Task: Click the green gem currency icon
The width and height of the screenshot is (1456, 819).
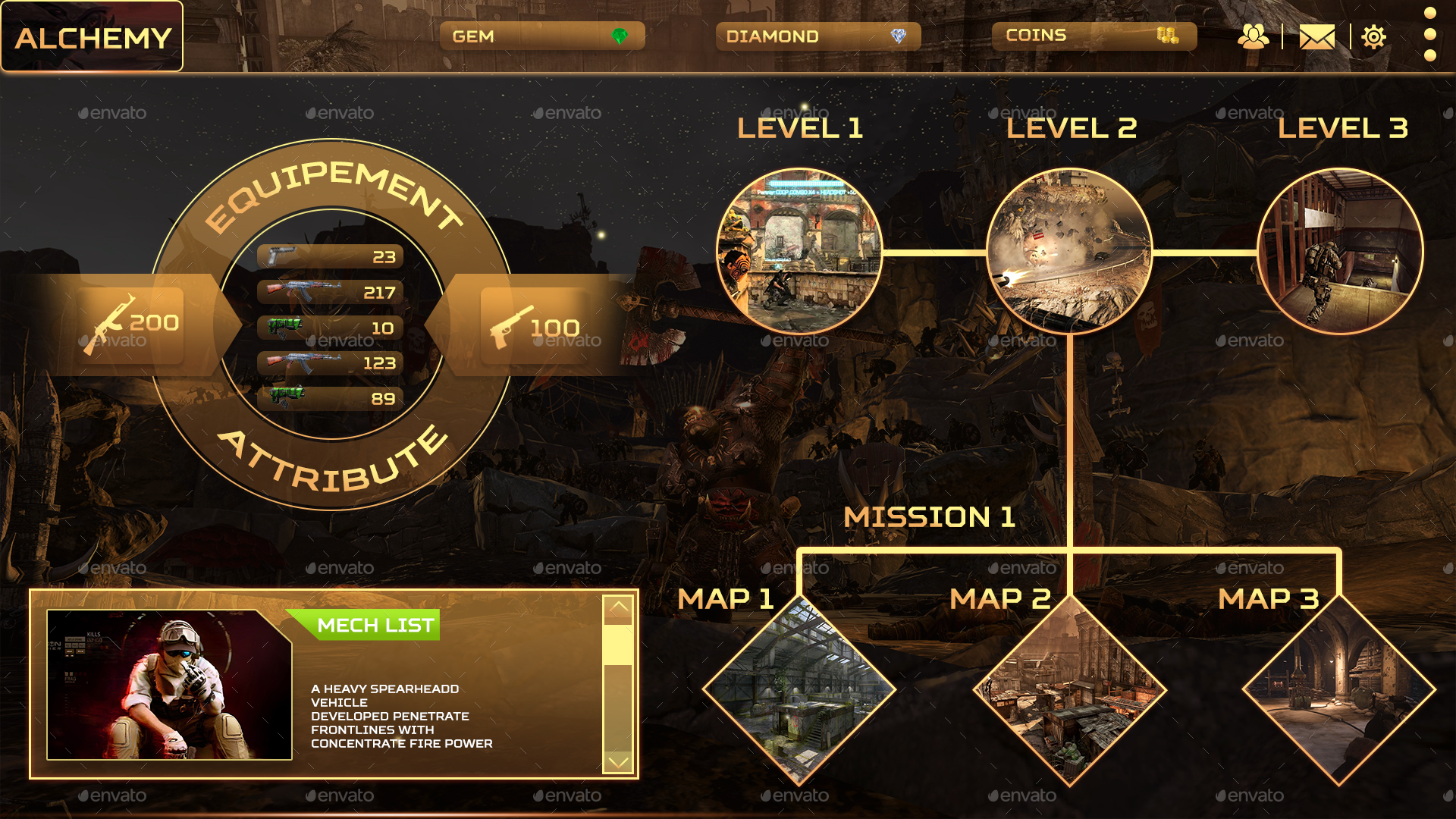Action: 622,35
